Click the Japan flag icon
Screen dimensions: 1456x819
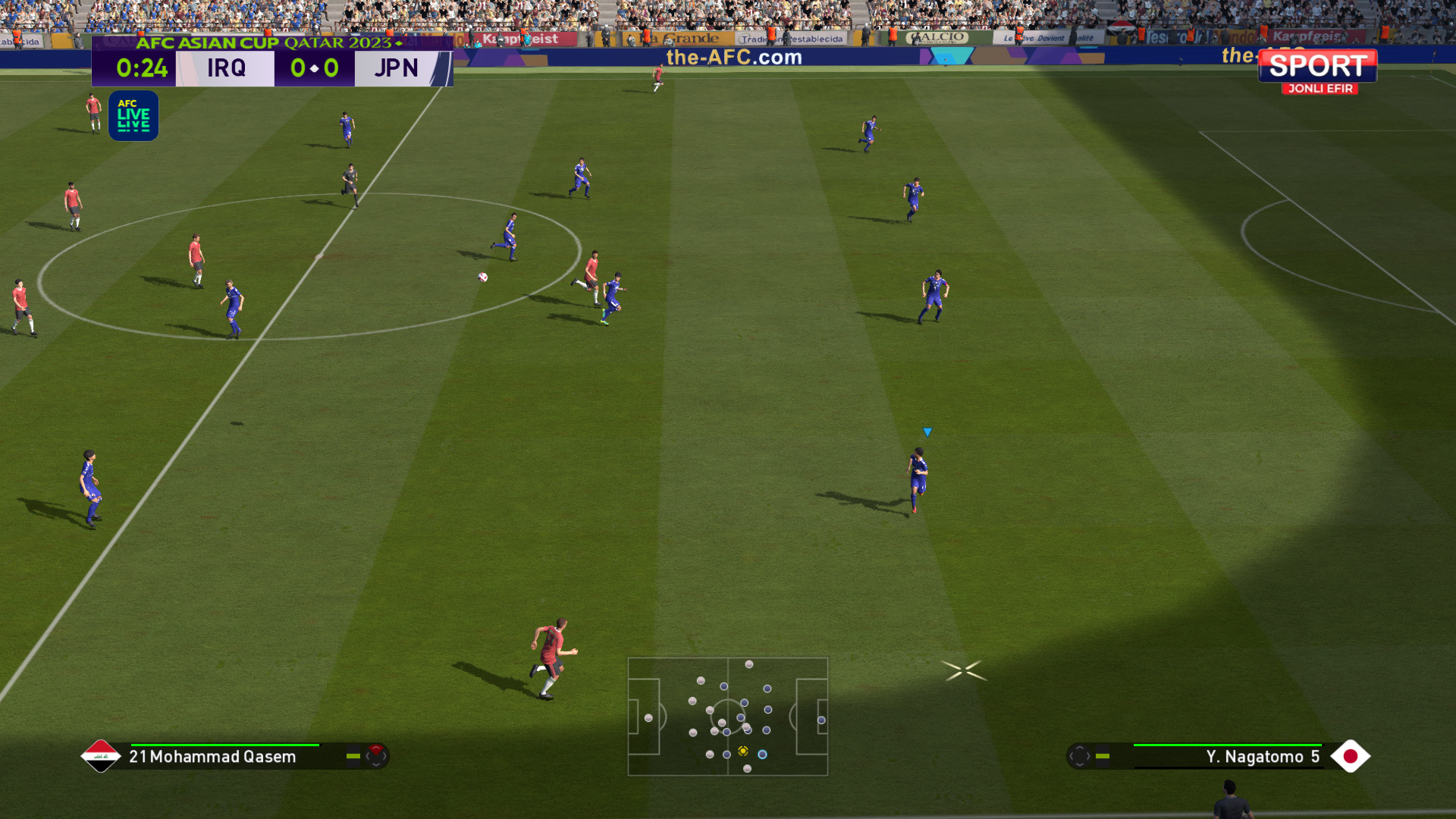(1350, 756)
